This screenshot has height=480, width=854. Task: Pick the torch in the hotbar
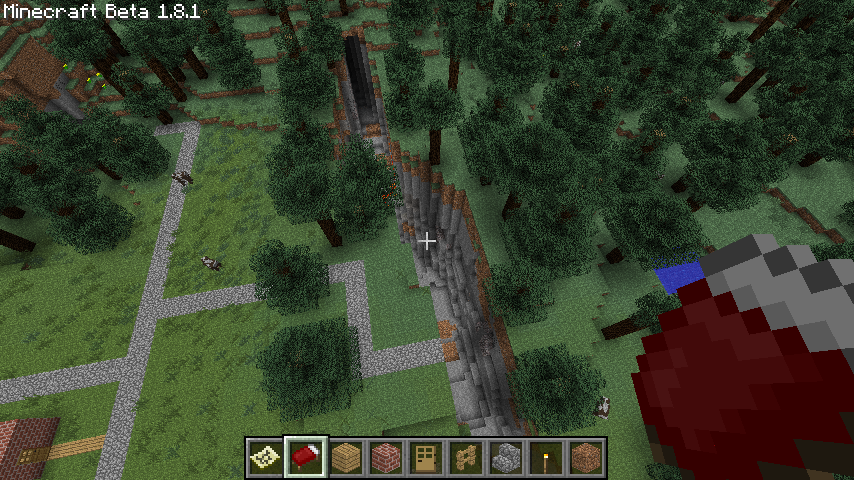point(546,457)
